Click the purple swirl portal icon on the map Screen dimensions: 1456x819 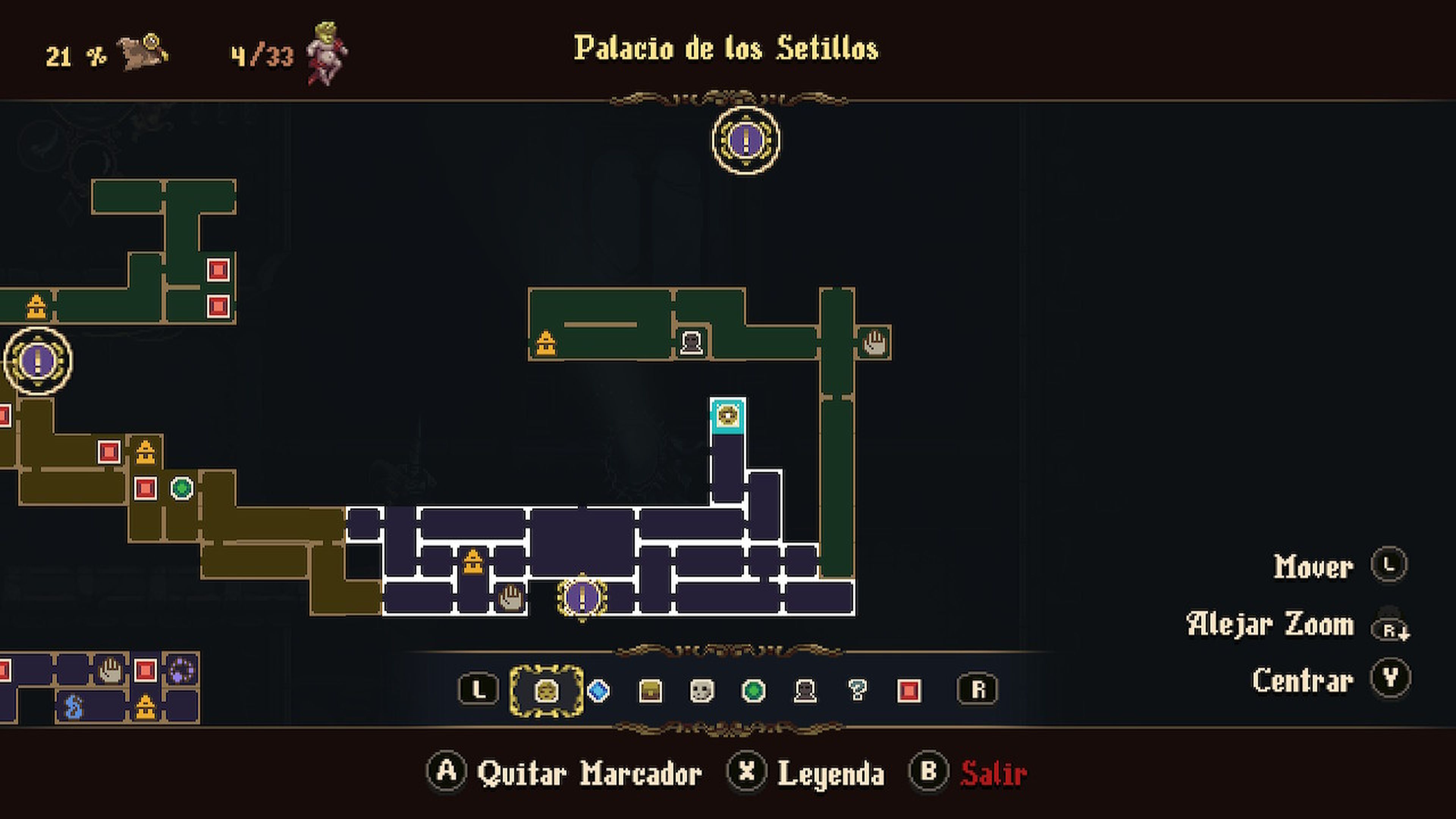(182, 670)
